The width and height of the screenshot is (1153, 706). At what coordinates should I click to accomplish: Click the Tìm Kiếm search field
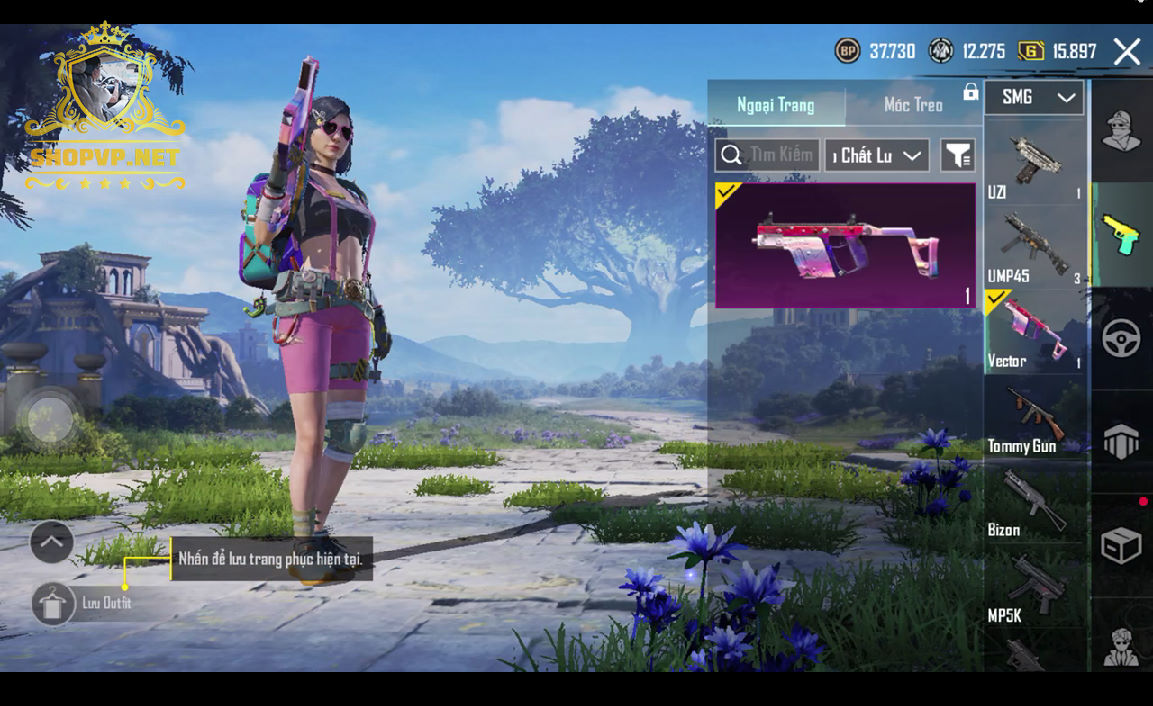point(768,155)
